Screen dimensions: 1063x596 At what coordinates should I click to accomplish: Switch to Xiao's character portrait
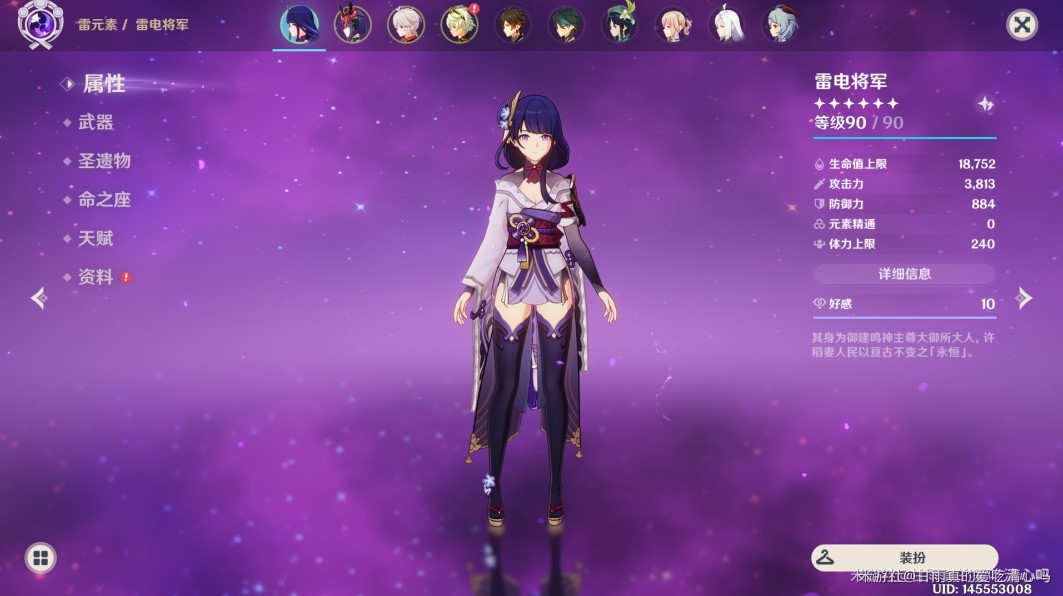click(x=567, y=25)
